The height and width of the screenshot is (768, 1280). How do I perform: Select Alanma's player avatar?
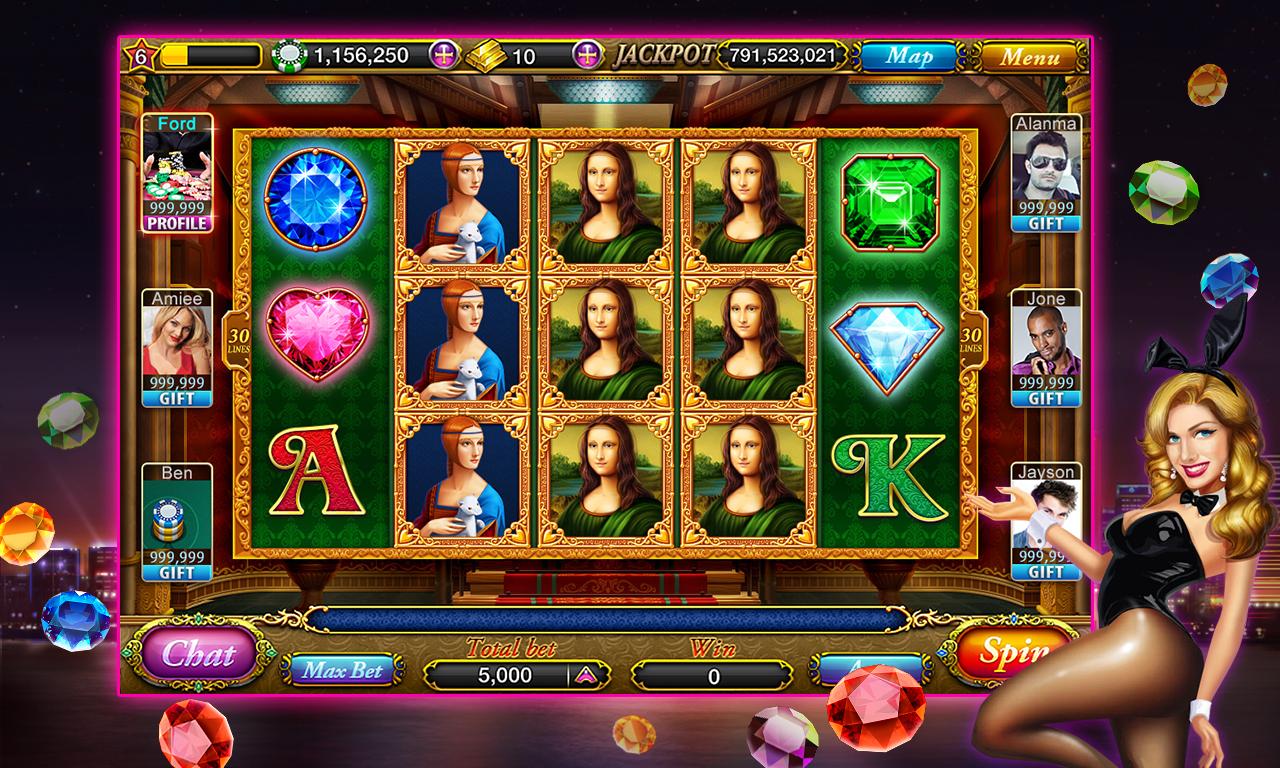point(1046,167)
